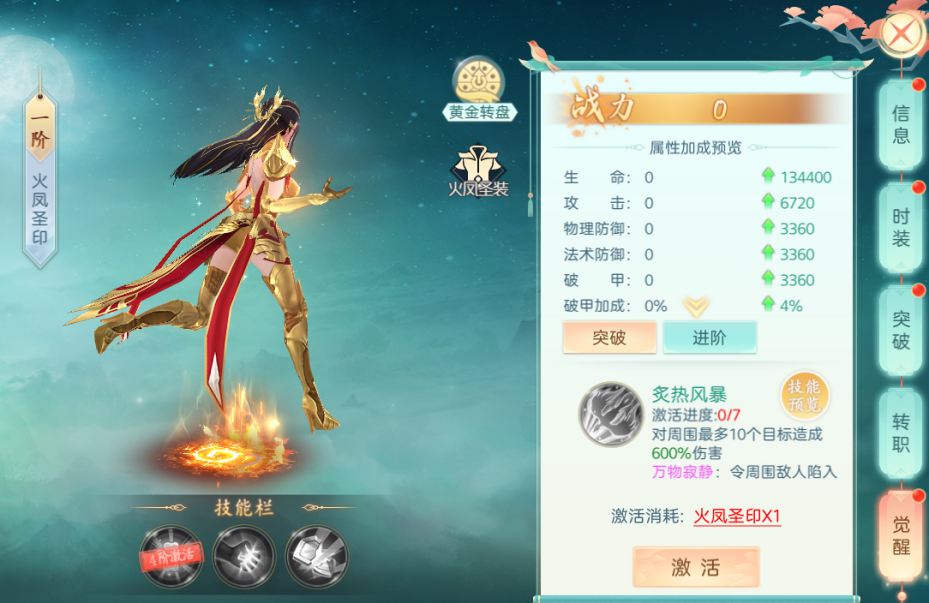Close the panel with the X button
Image resolution: width=929 pixels, height=603 pixels.
(x=902, y=33)
